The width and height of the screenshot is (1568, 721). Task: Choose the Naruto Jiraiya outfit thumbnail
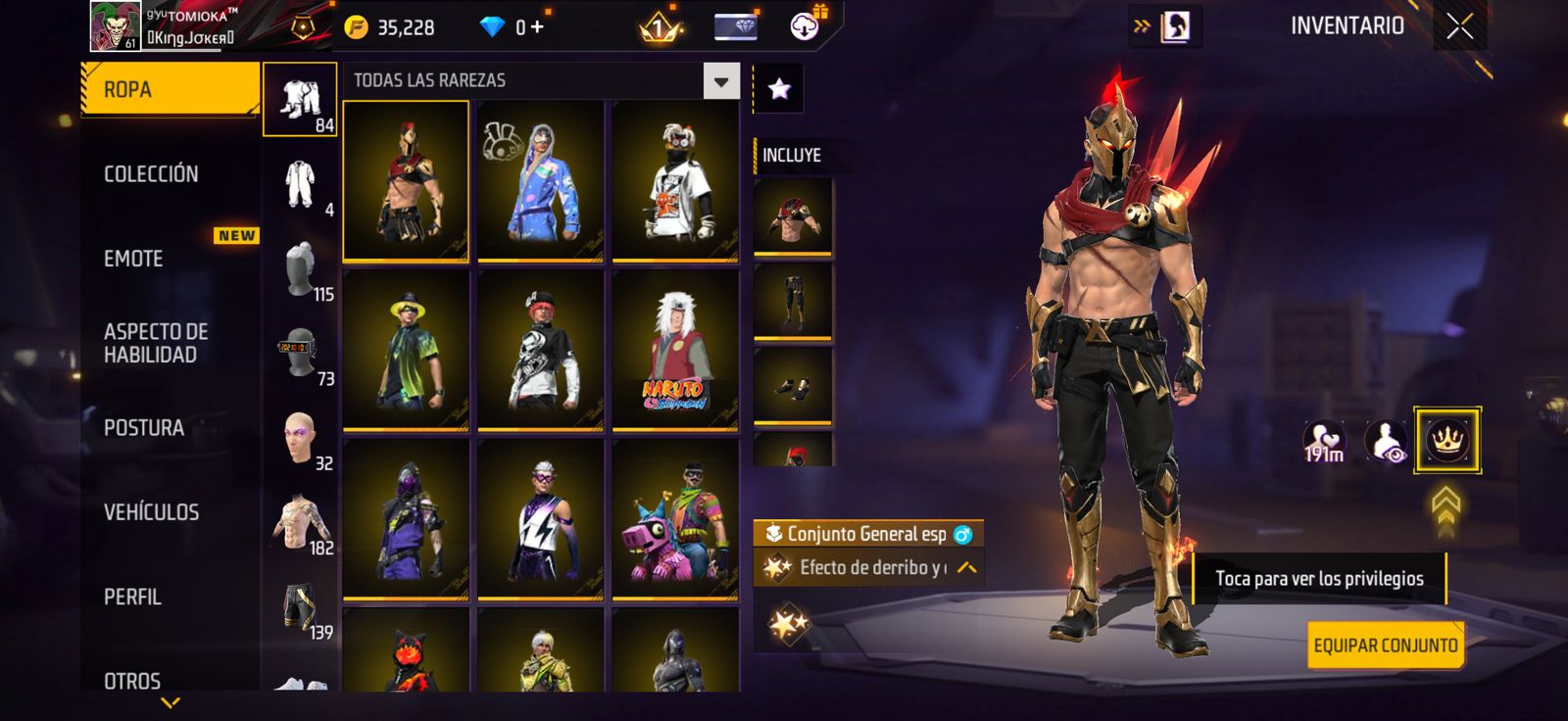[675, 350]
